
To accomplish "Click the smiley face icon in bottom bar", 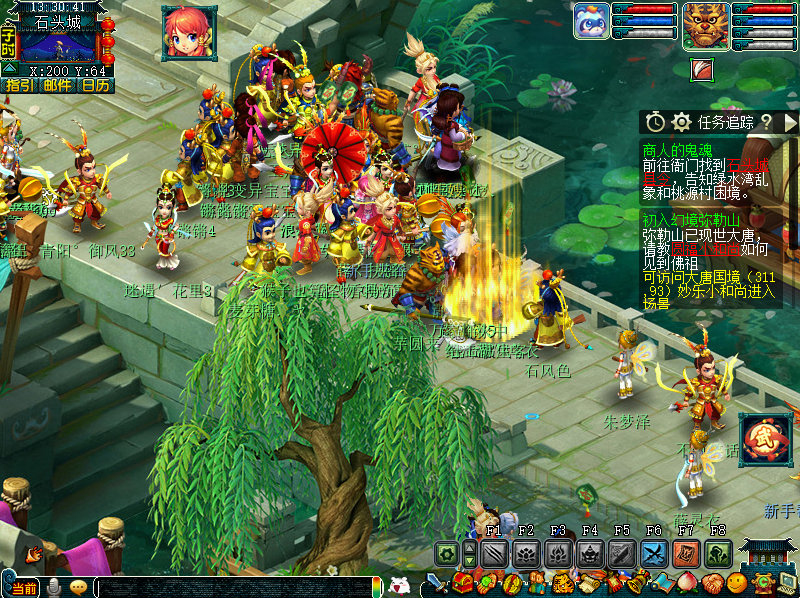I will point(737,582).
